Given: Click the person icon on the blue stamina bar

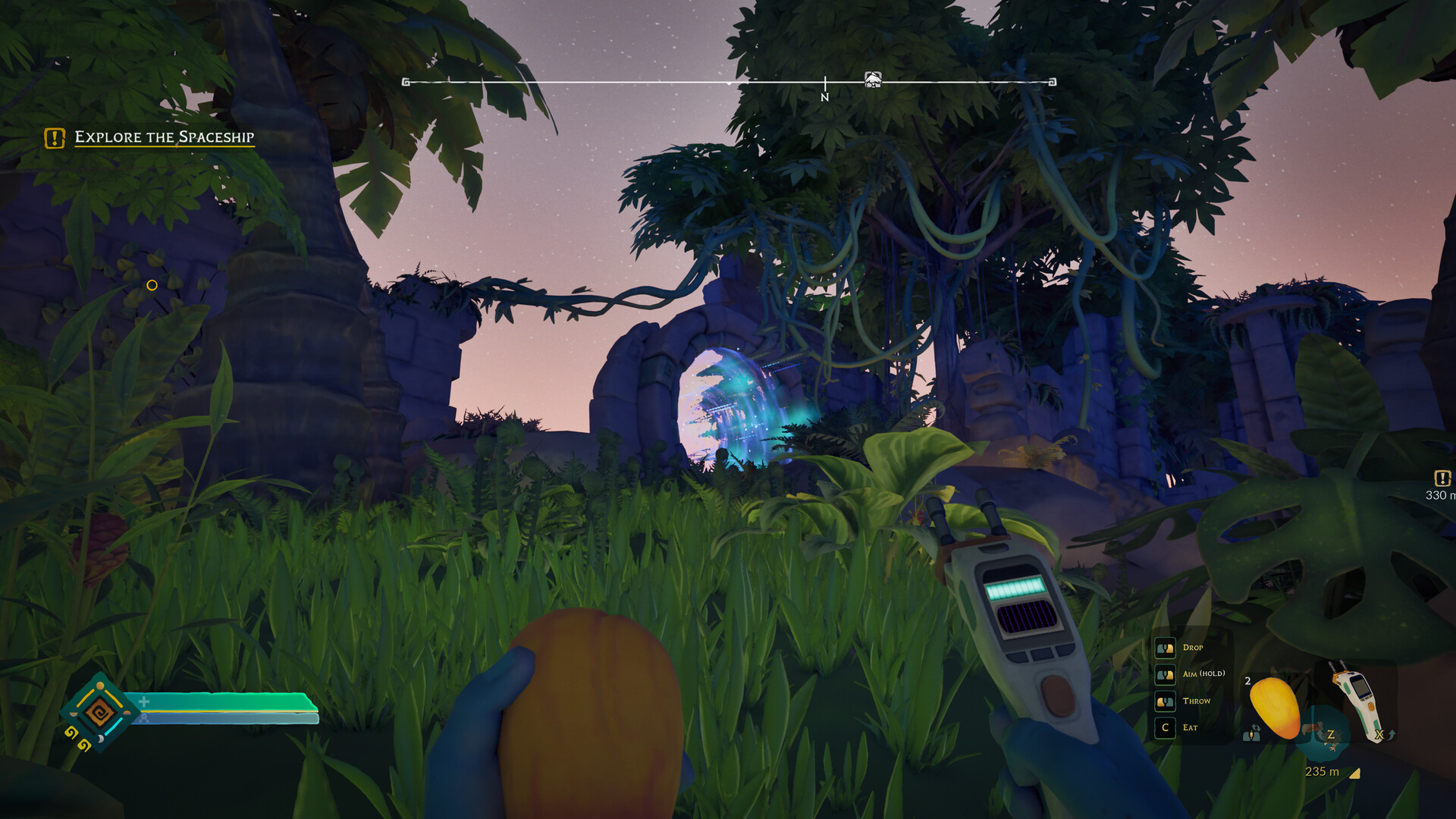Looking at the screenshot, I should [x=145, y=718].
